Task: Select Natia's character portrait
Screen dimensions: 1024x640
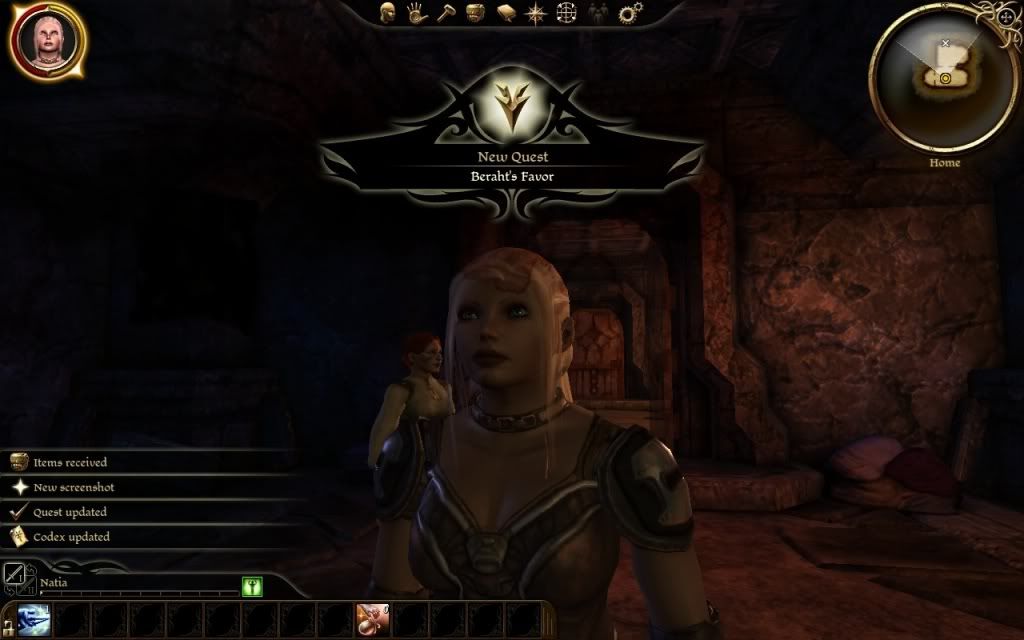Action: coord(48,41)
